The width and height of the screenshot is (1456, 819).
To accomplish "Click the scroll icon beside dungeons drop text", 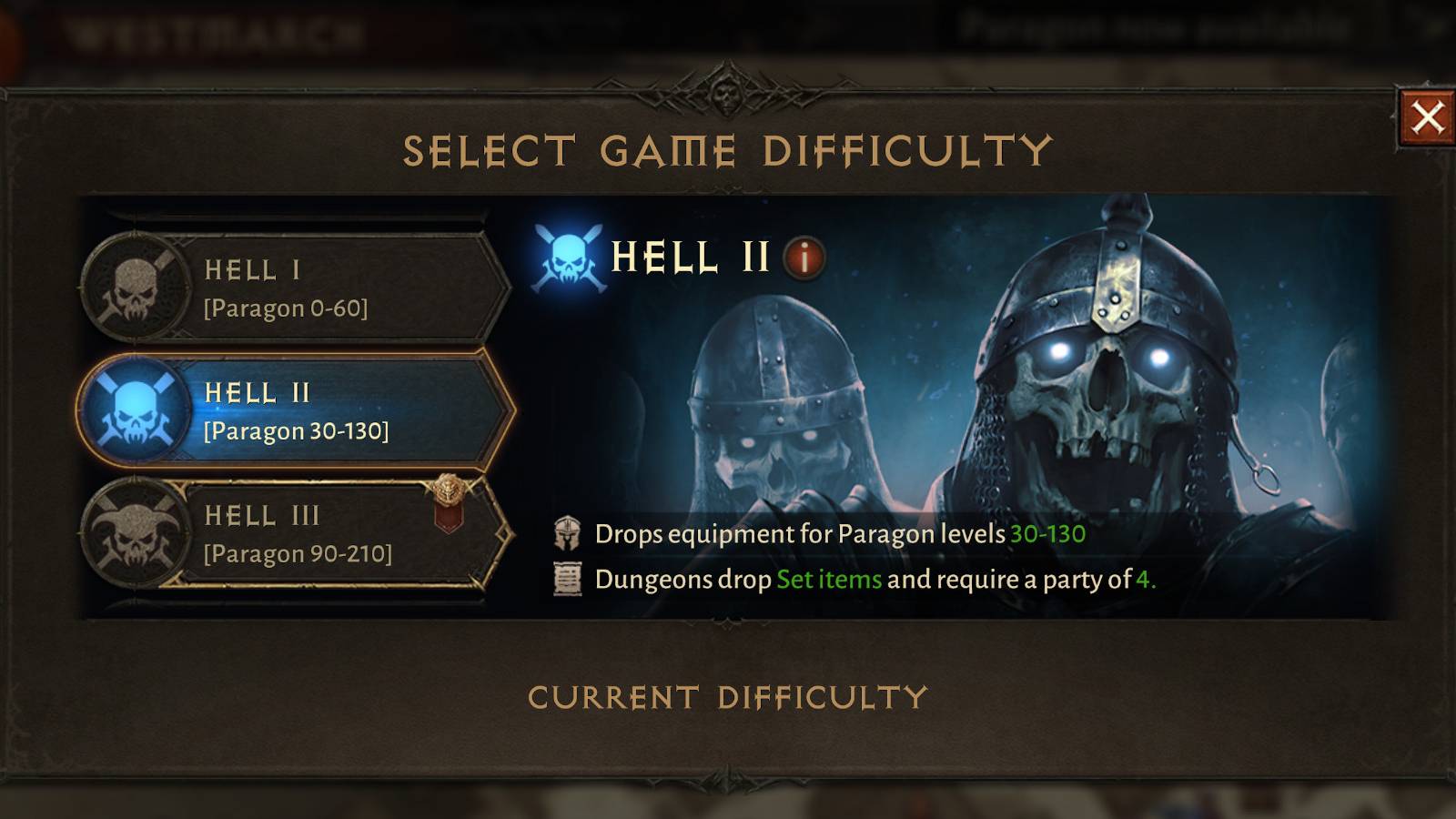I will (564, 580).
